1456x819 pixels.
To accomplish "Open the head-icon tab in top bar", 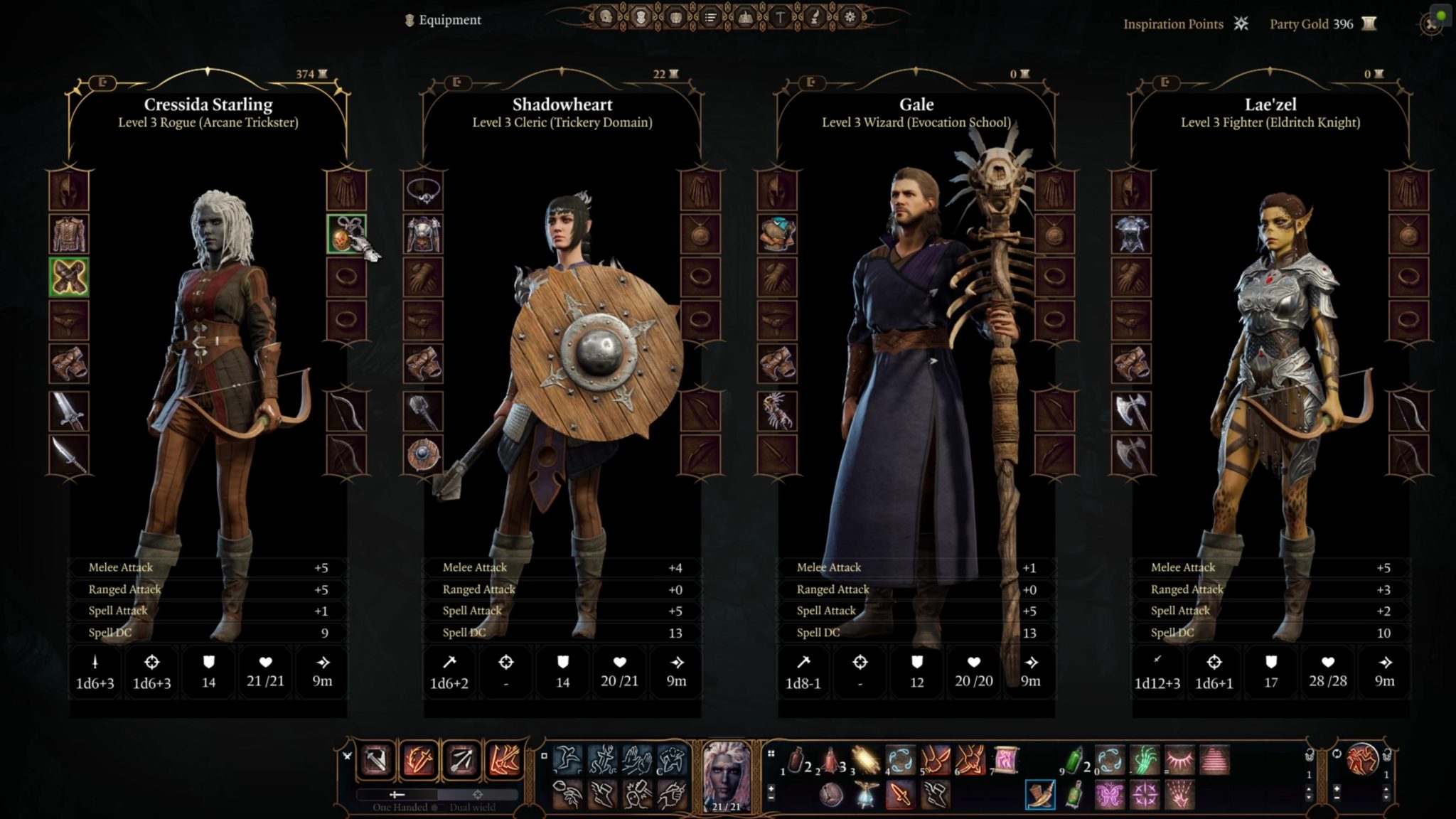I will (x=606, y=17).
